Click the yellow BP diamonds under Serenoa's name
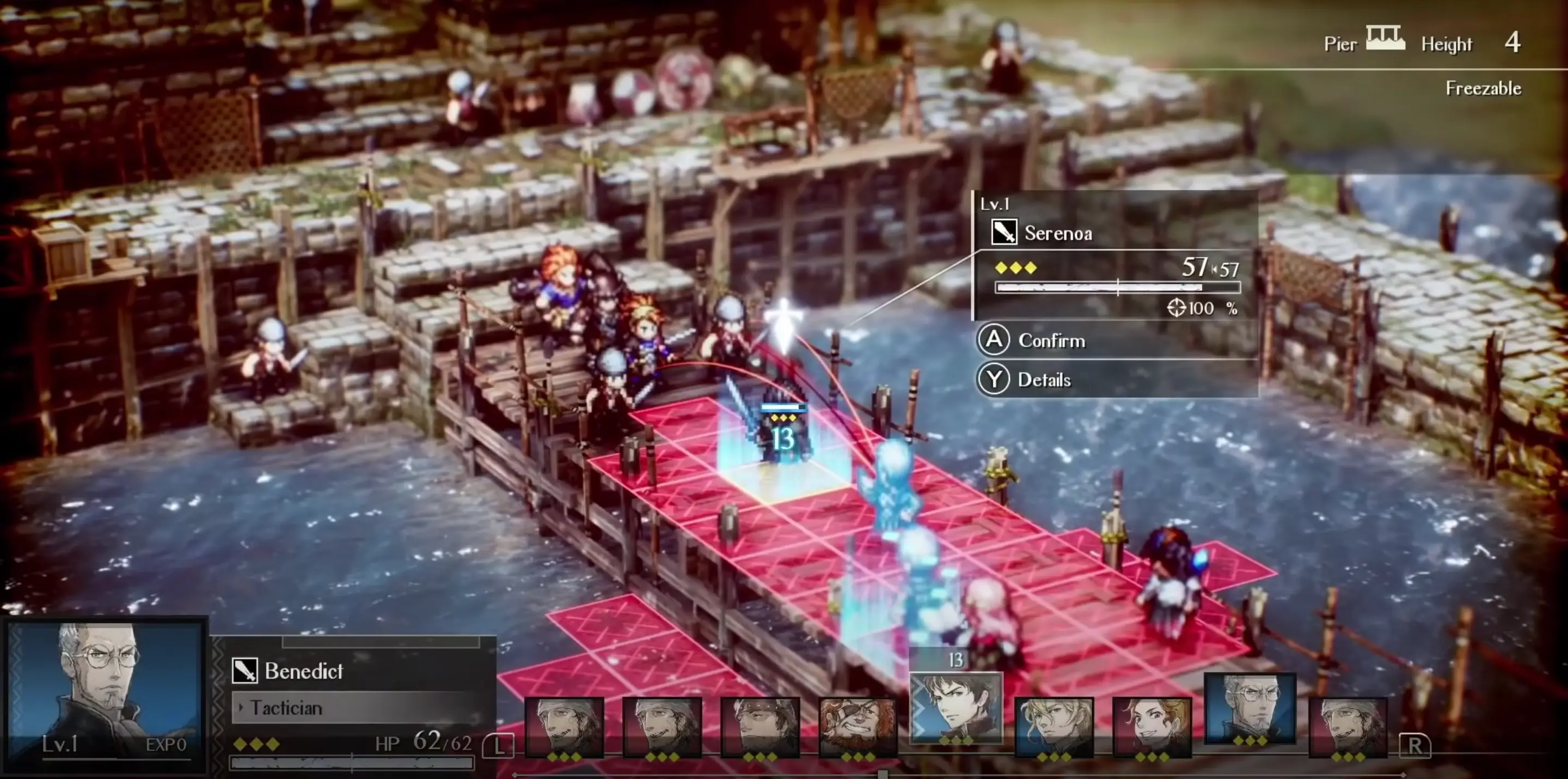The image size is (1568, 779). pyautogui.click(x=1015, y=267)
